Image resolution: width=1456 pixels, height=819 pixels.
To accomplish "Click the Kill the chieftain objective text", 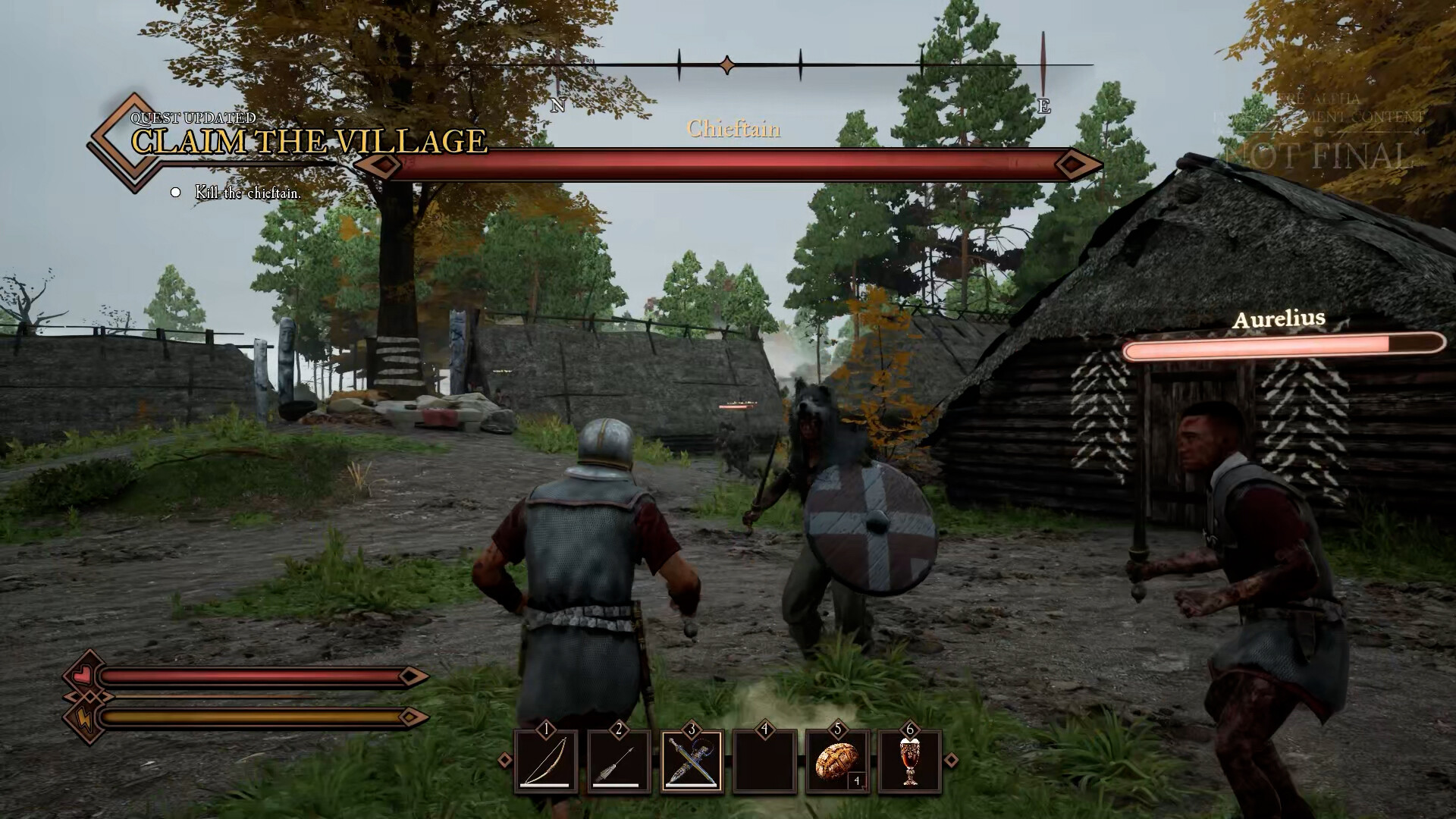I will point(247,193).
